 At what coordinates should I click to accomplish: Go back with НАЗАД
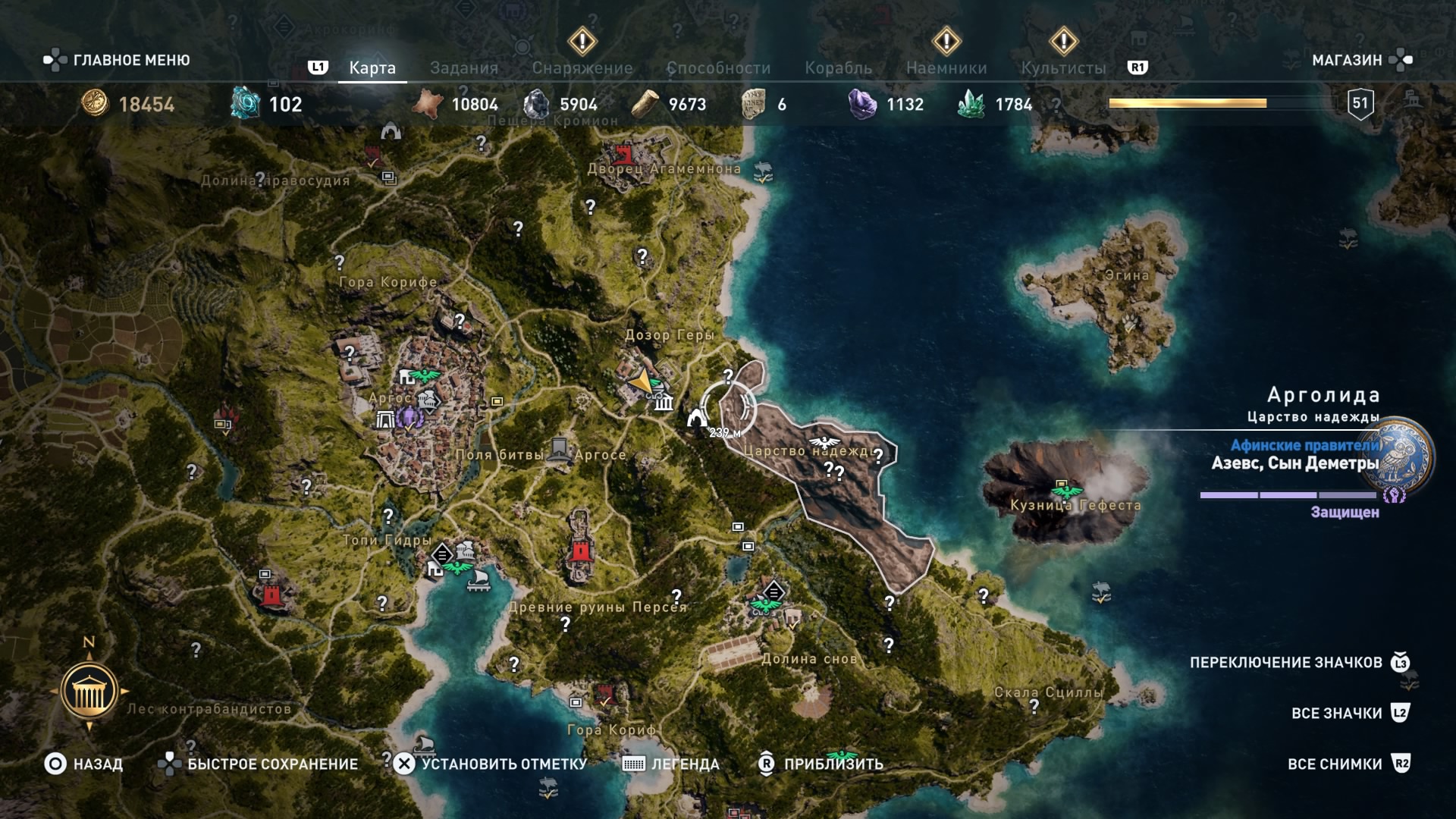(x=83, y=764)
